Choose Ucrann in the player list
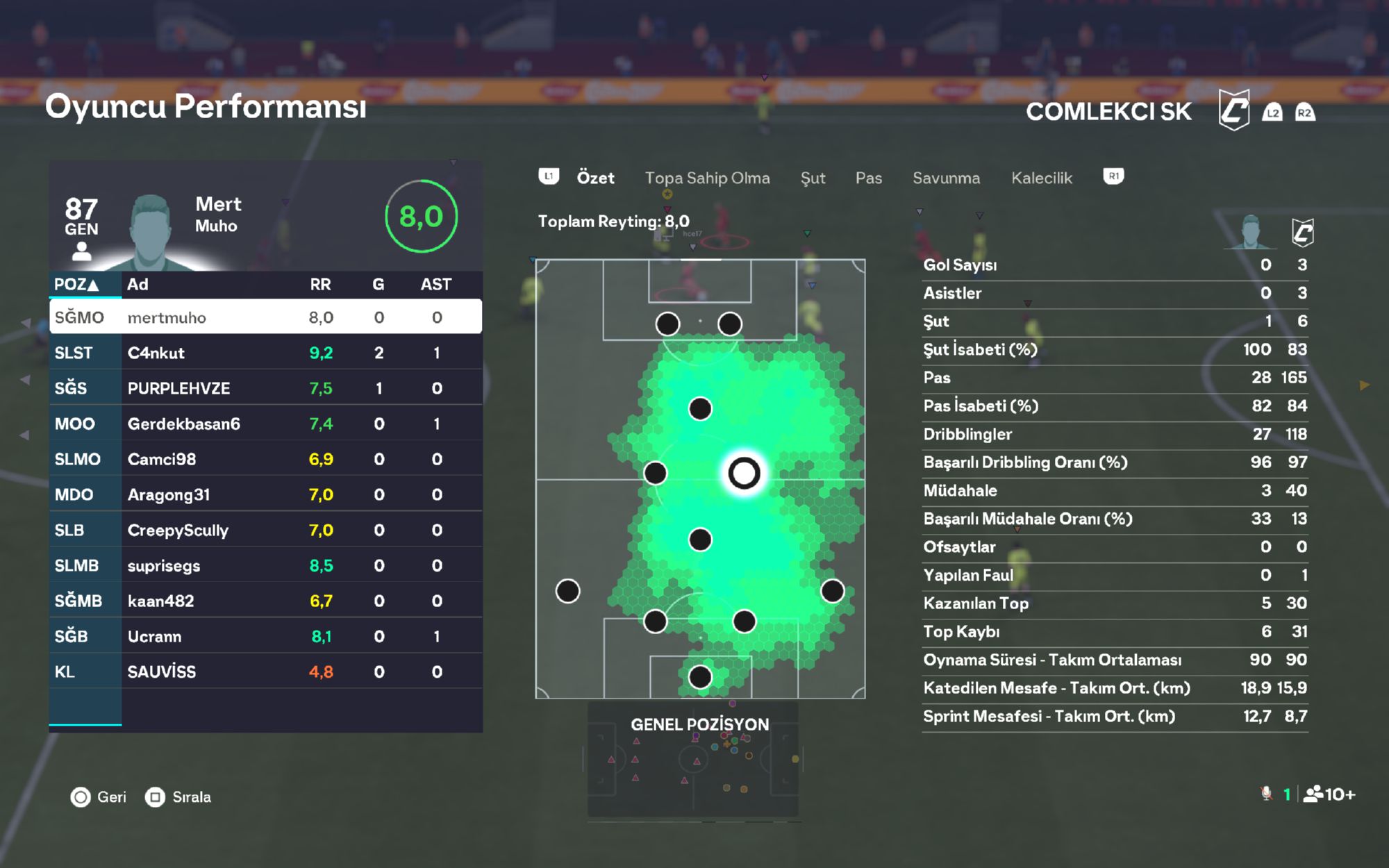 tap(265, 636)
